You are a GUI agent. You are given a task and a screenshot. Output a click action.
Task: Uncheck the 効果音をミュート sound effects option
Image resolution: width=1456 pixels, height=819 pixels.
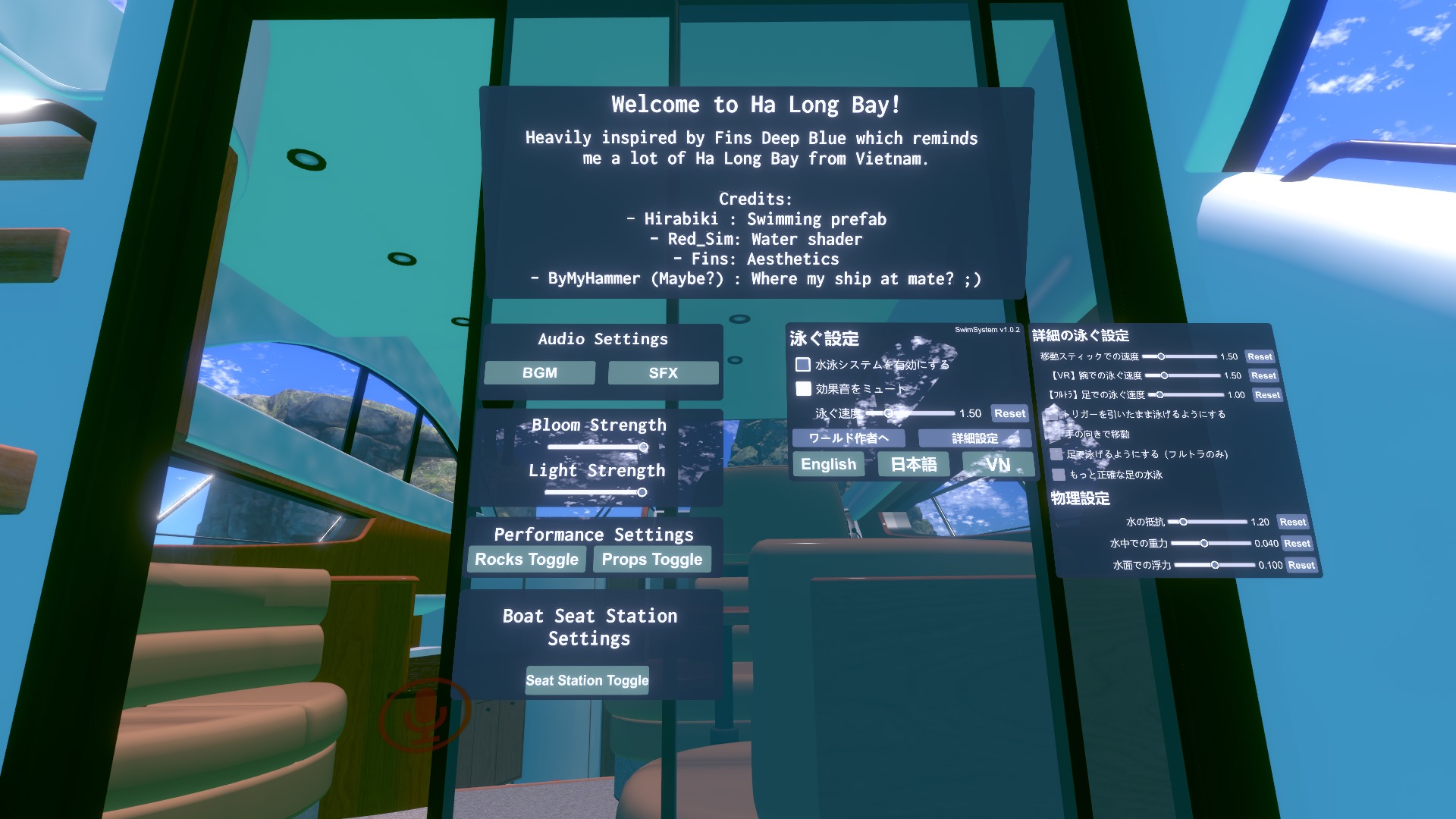(x=804, y=389)
